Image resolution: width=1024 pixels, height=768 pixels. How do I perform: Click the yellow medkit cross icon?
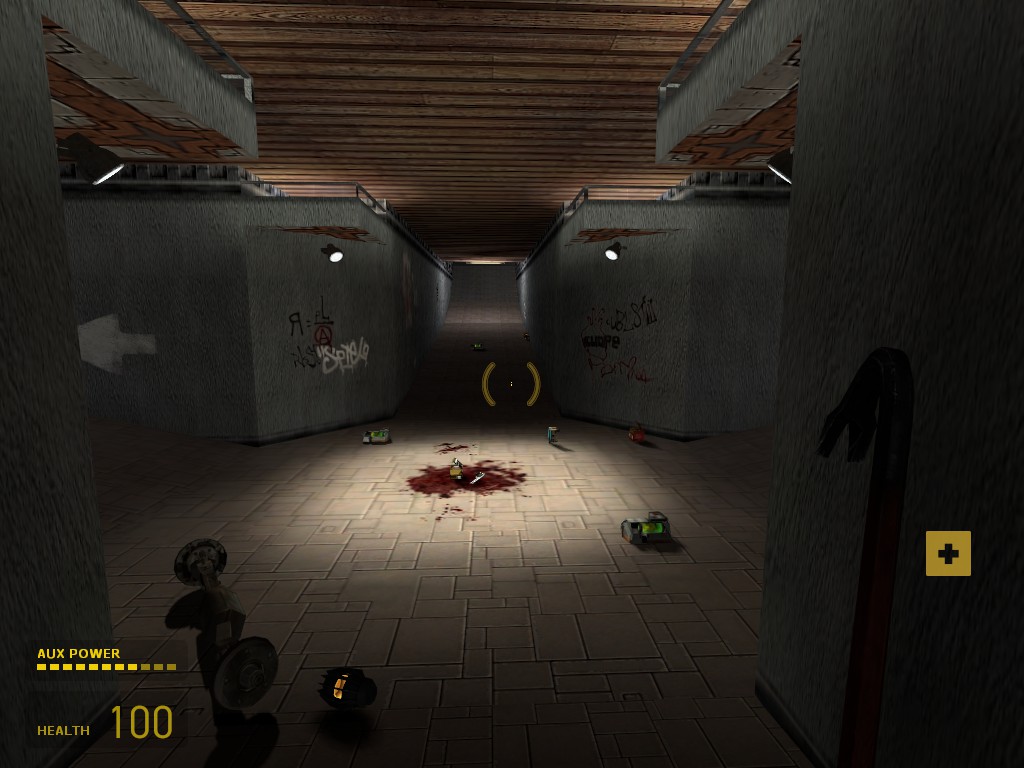(948, 554)
